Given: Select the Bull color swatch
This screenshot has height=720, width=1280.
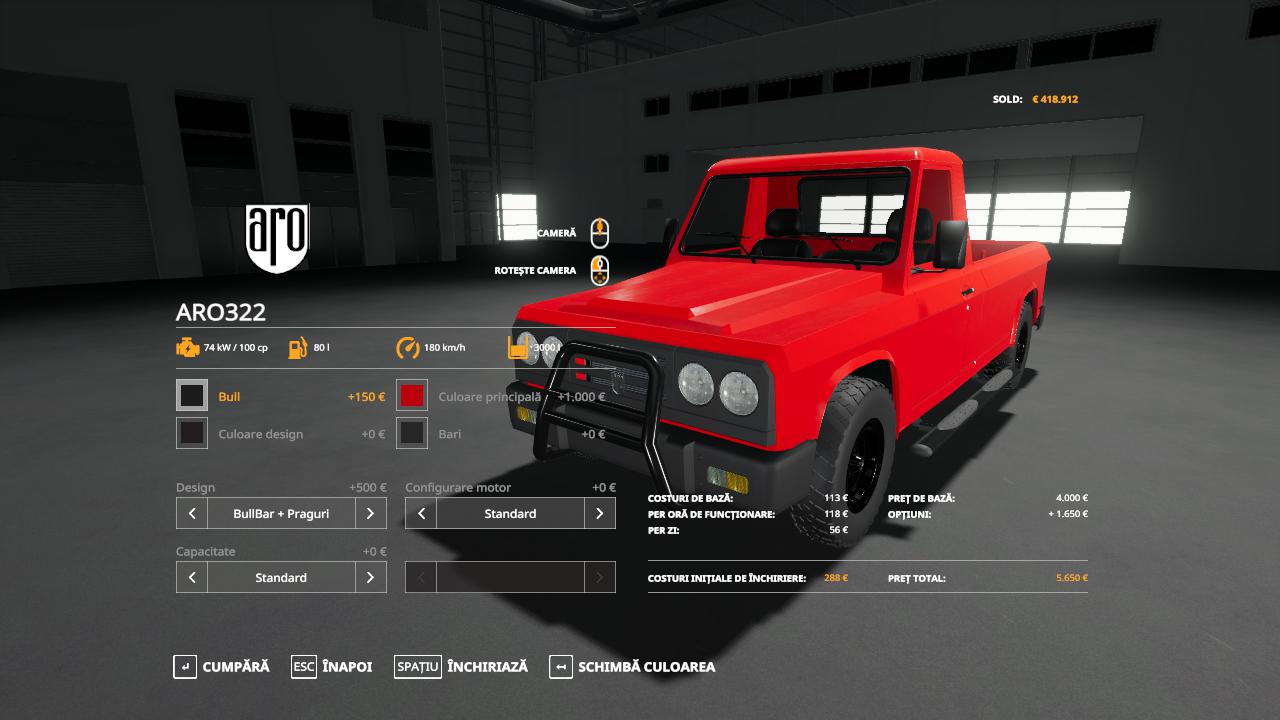Looking at the screenshot, I should [192, 396].
